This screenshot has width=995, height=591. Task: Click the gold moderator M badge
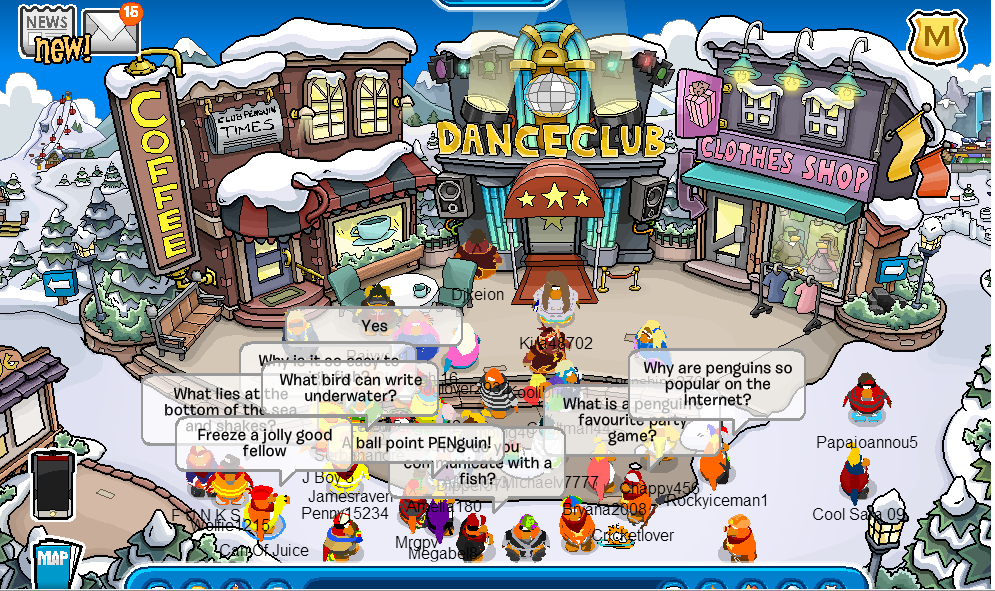pos(937,38)
